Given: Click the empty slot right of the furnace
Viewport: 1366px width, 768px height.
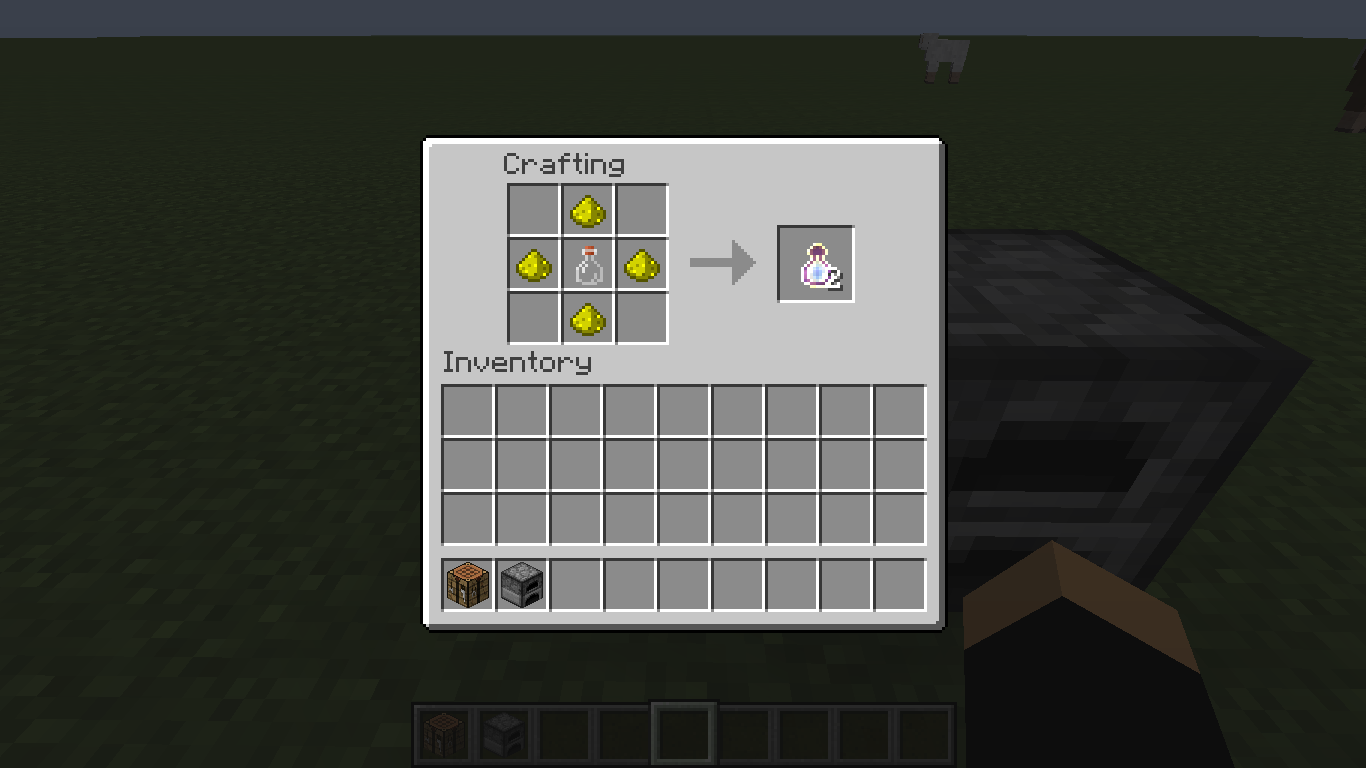Looking at the screenshot, I should (x=574, y=585).
